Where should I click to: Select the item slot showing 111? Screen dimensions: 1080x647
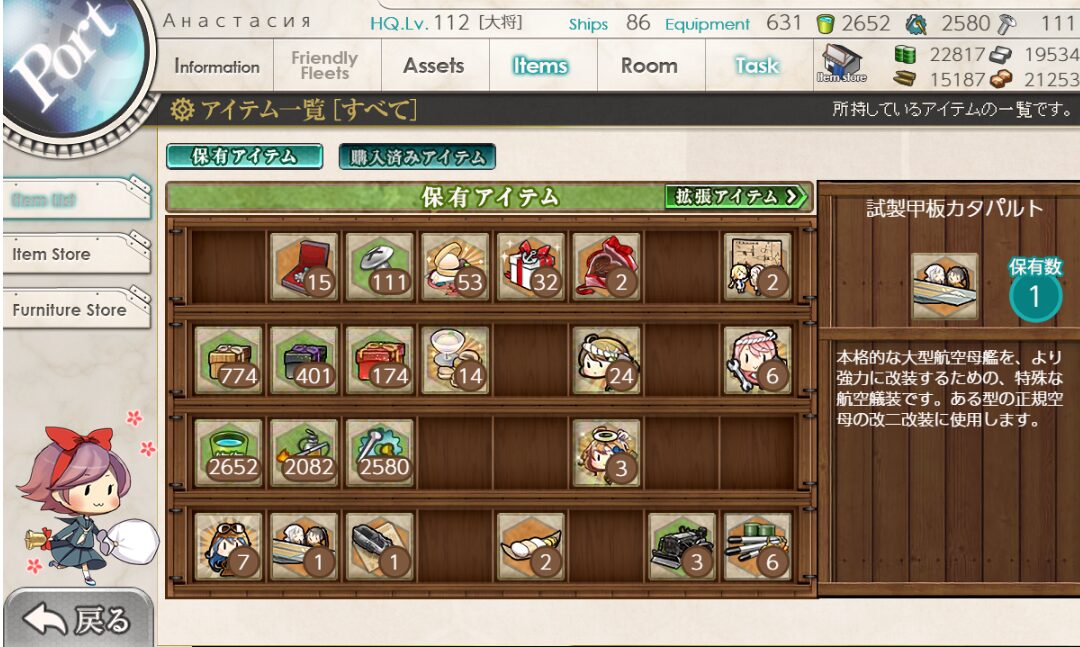click(x=380, y=267)
